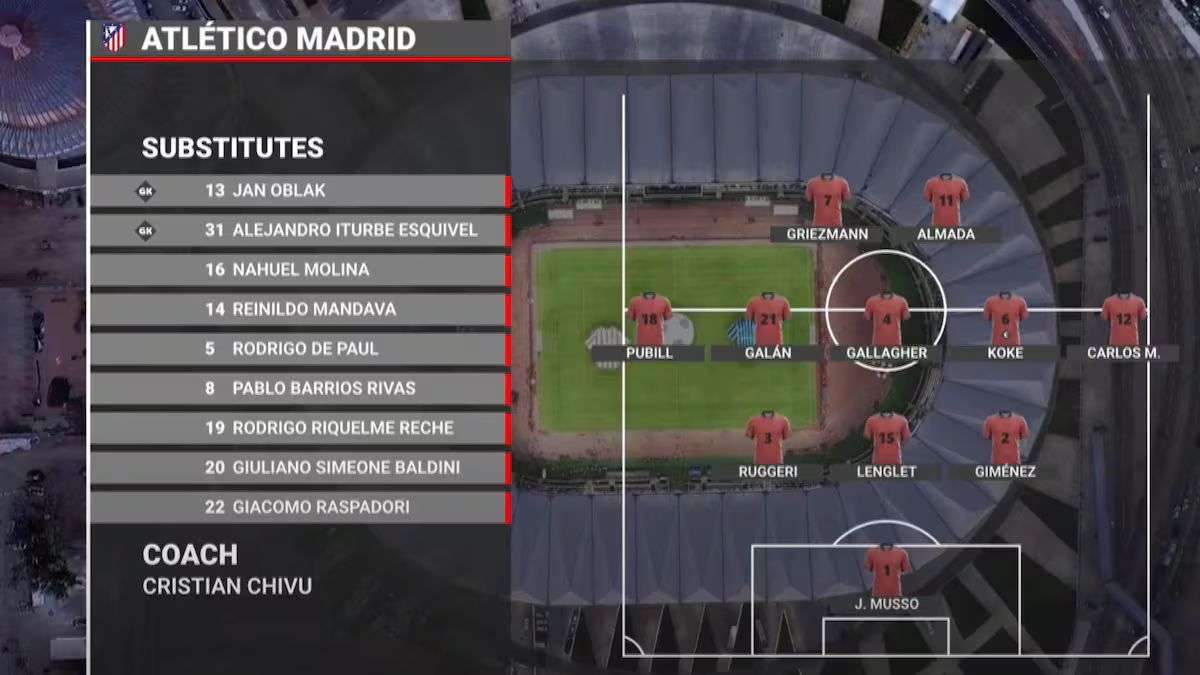Select Nahuel Molina in the substitutes list
This screenshot has width=1200, height=675.
click(300, 270)
